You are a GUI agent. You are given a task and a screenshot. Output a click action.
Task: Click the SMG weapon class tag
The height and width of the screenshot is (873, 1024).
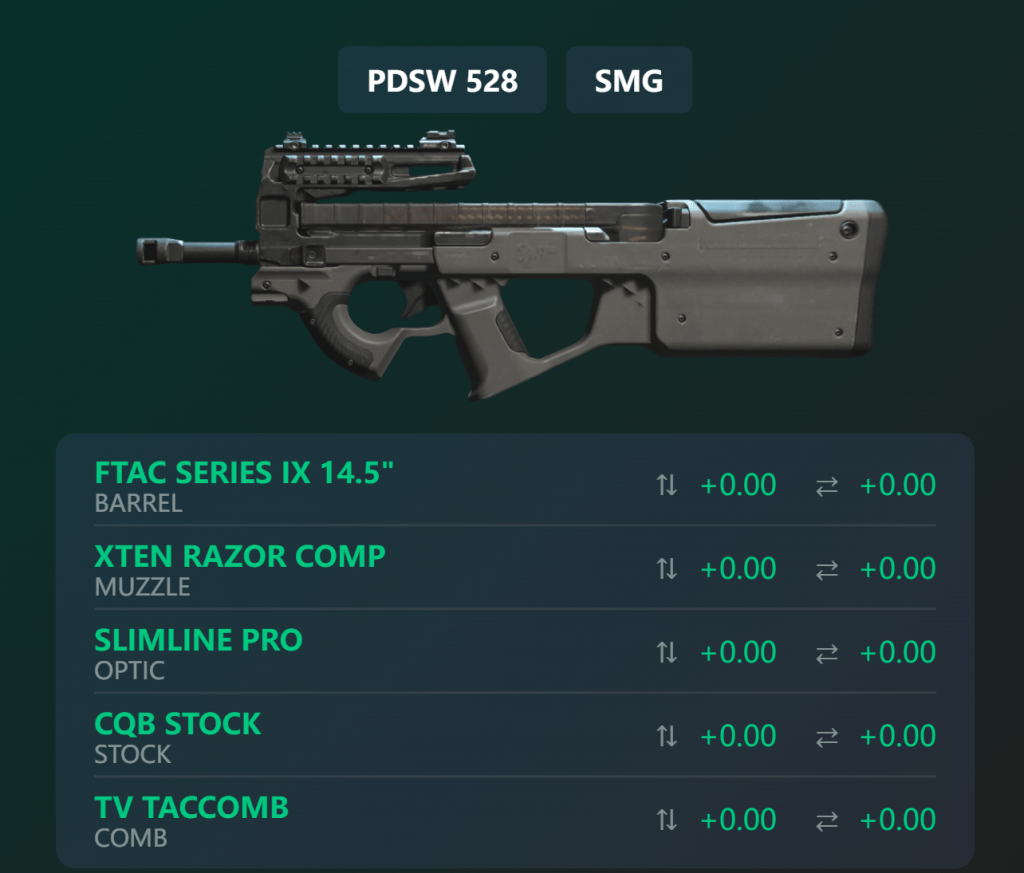[x=628, y=80]
